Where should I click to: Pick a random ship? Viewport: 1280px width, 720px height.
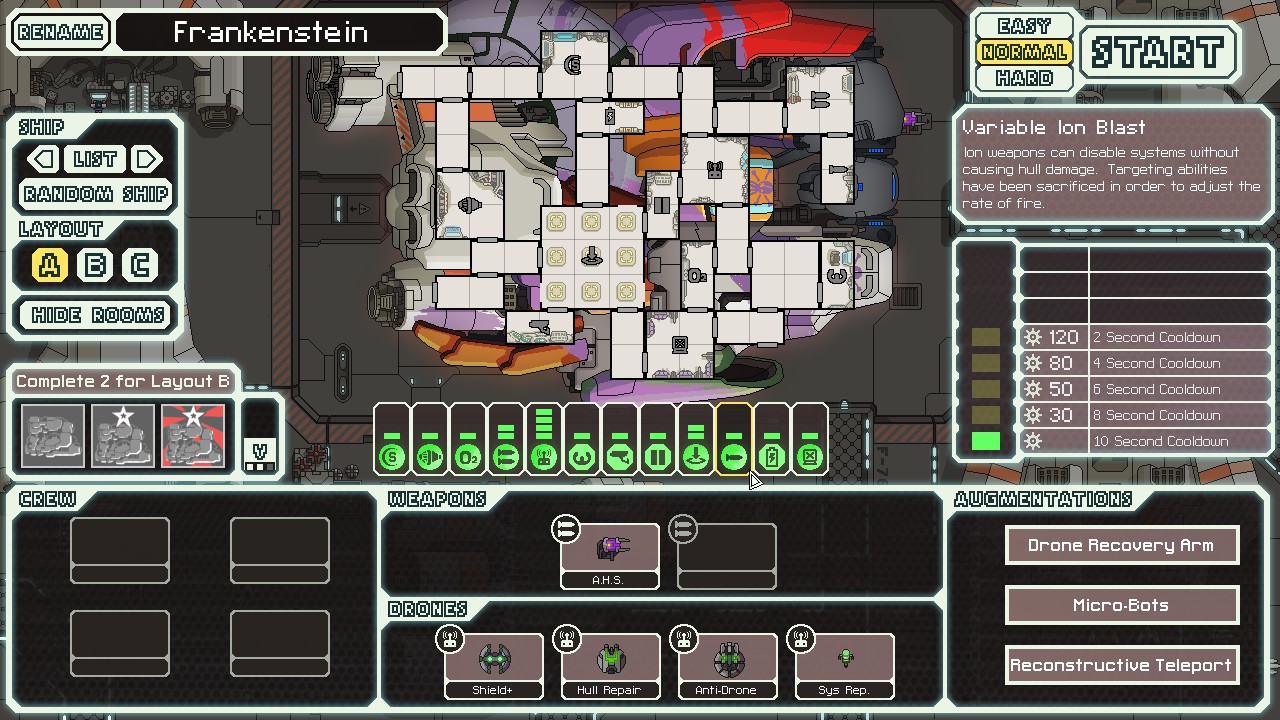(x=96, y=194)
